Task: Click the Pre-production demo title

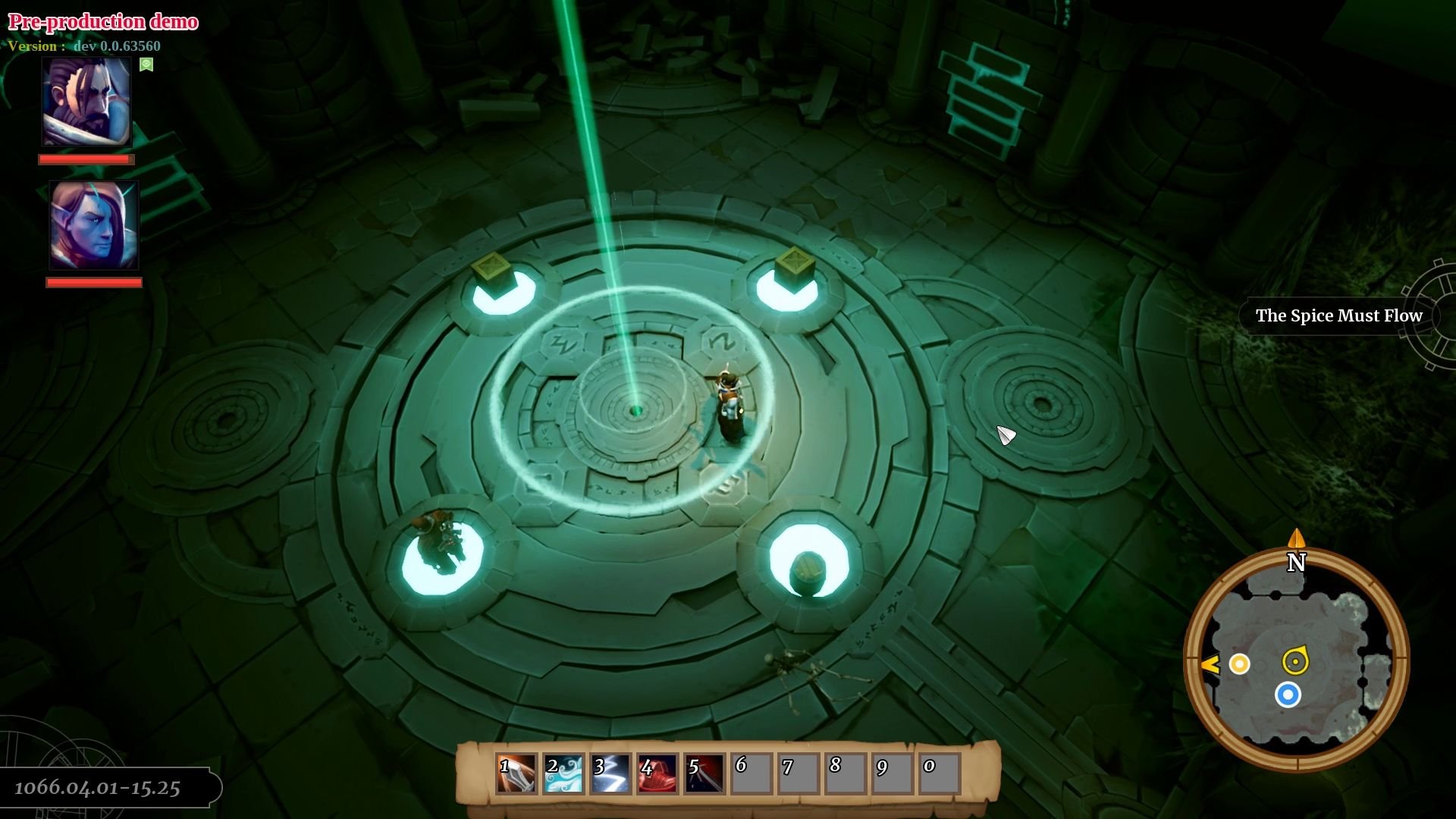Action: pos(102,21)
